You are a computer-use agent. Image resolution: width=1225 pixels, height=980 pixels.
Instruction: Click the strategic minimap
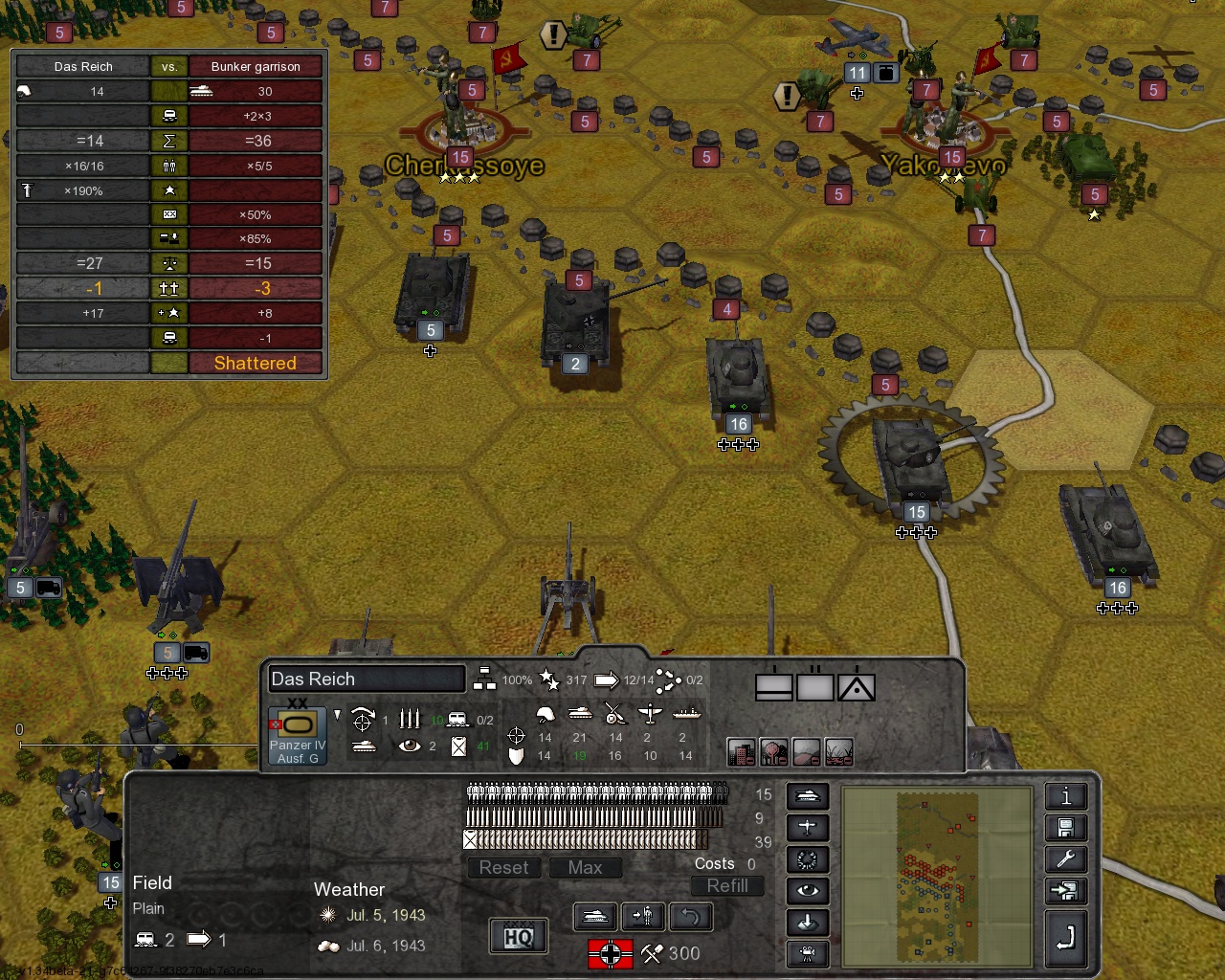point(937,877)
